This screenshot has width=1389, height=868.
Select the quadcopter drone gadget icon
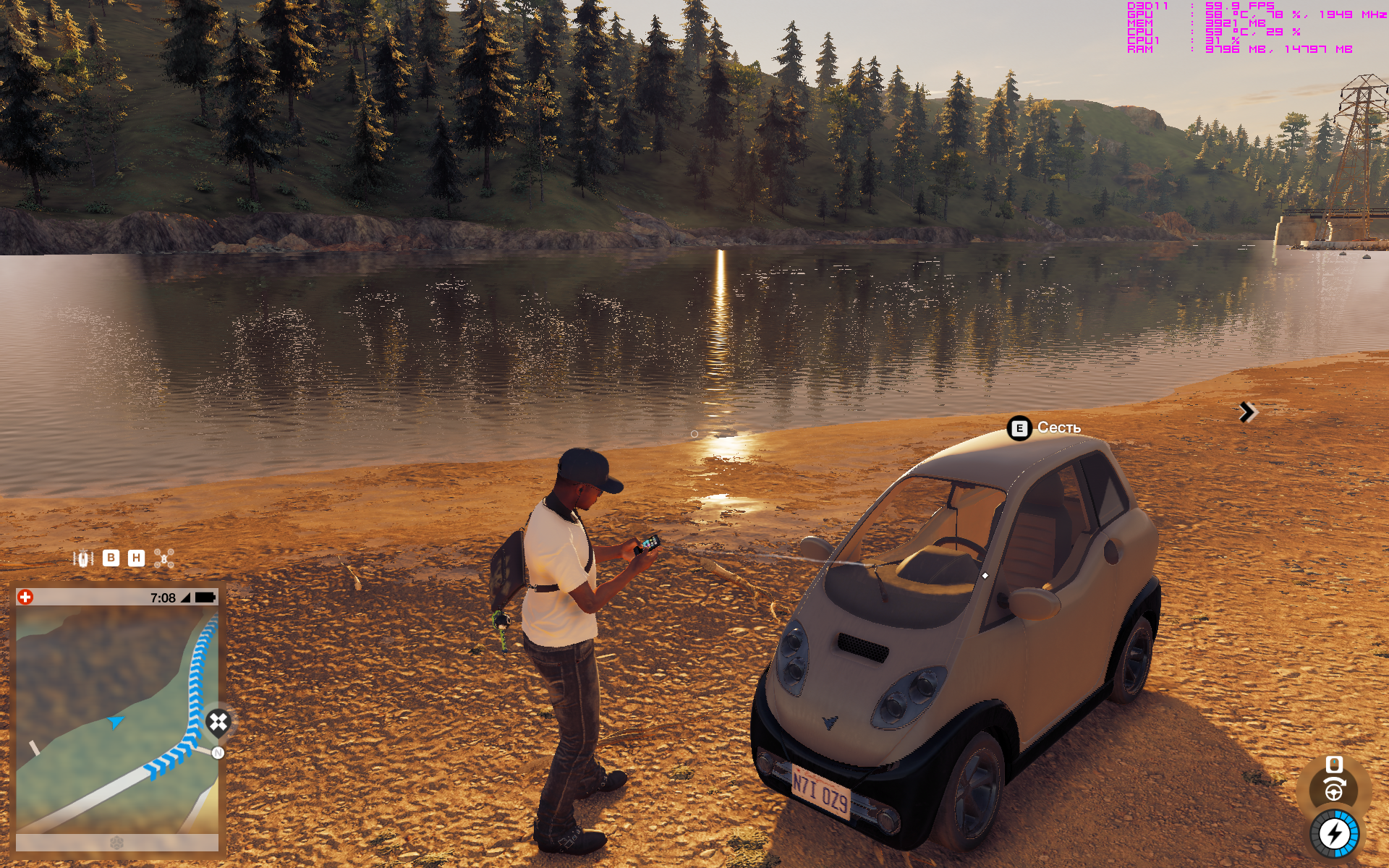point(164,558)
